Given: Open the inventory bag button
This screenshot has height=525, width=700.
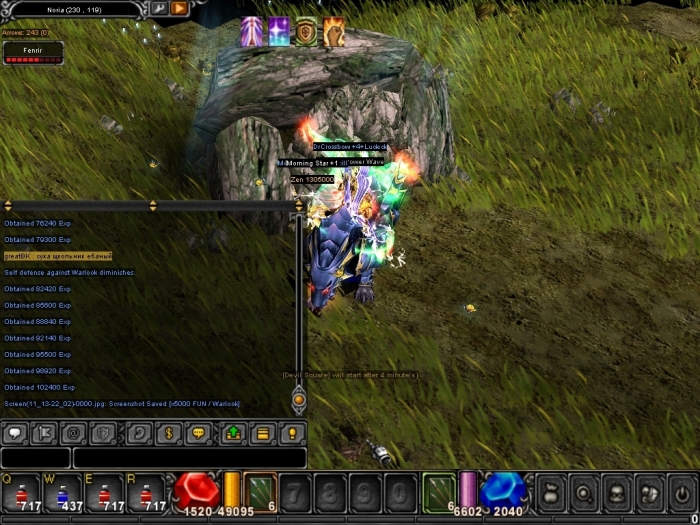Looking at the screenshot, I should [x=549, y=492].
